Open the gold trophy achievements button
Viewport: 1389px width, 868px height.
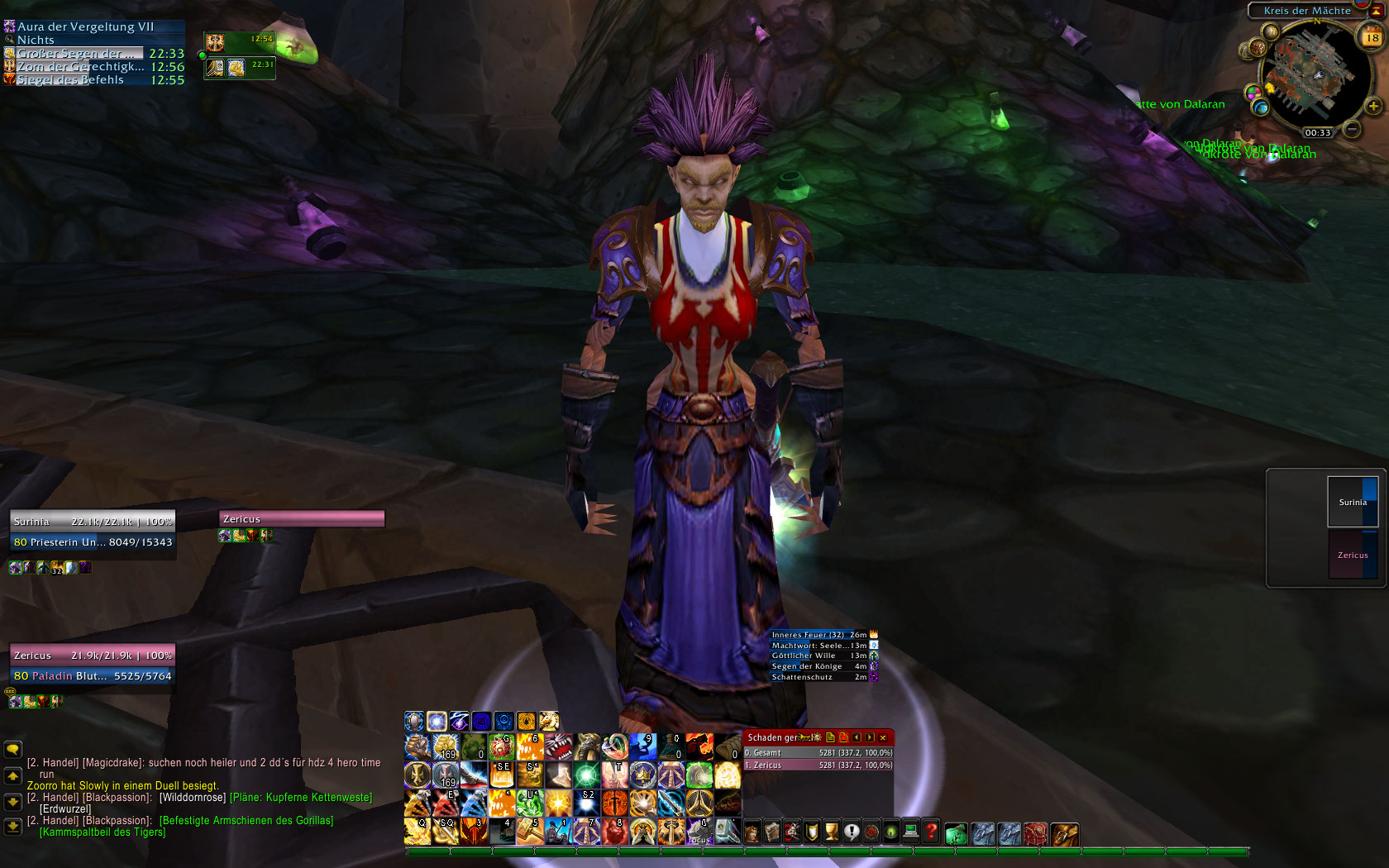pos(832,832)
